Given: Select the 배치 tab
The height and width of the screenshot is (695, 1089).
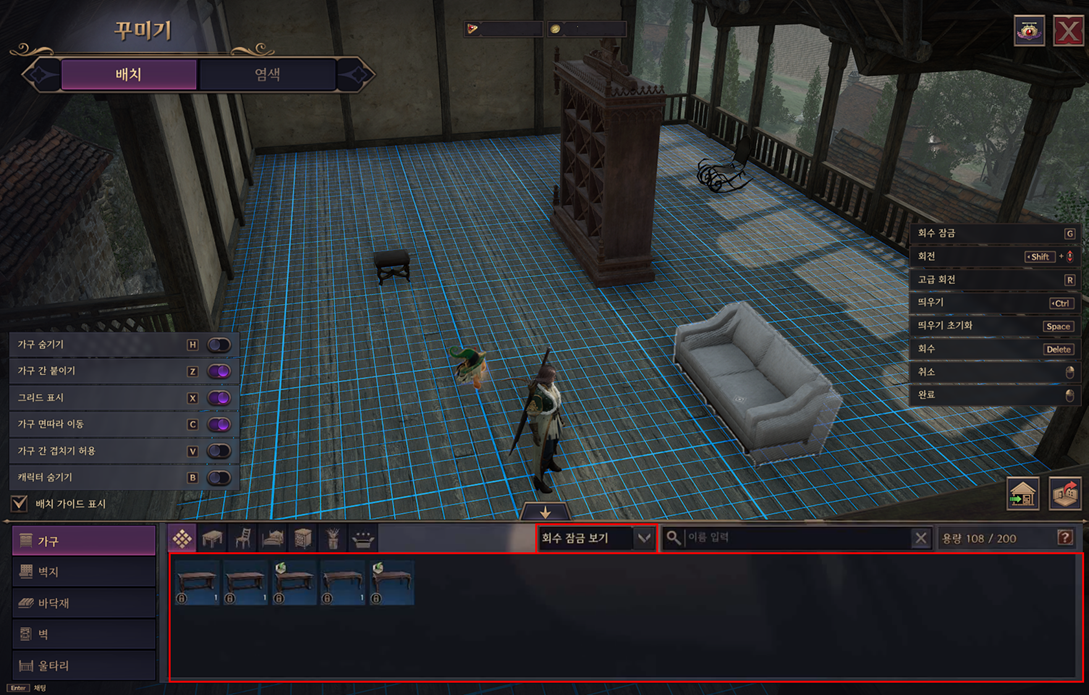Looking at the screenshot, I should [x=129, y=75].
